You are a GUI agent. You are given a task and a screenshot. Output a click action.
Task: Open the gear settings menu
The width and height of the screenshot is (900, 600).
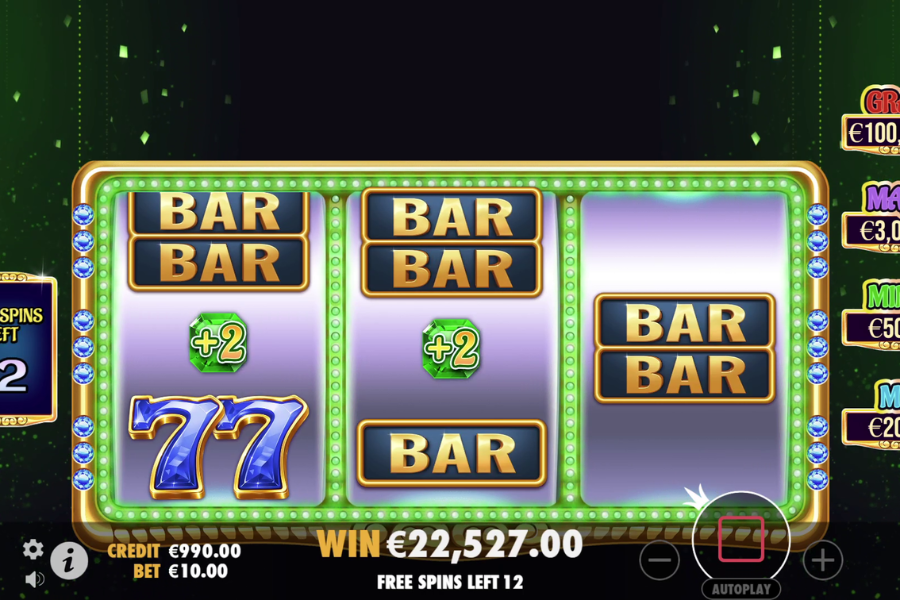pyautogui.click(x=33, y=549)
